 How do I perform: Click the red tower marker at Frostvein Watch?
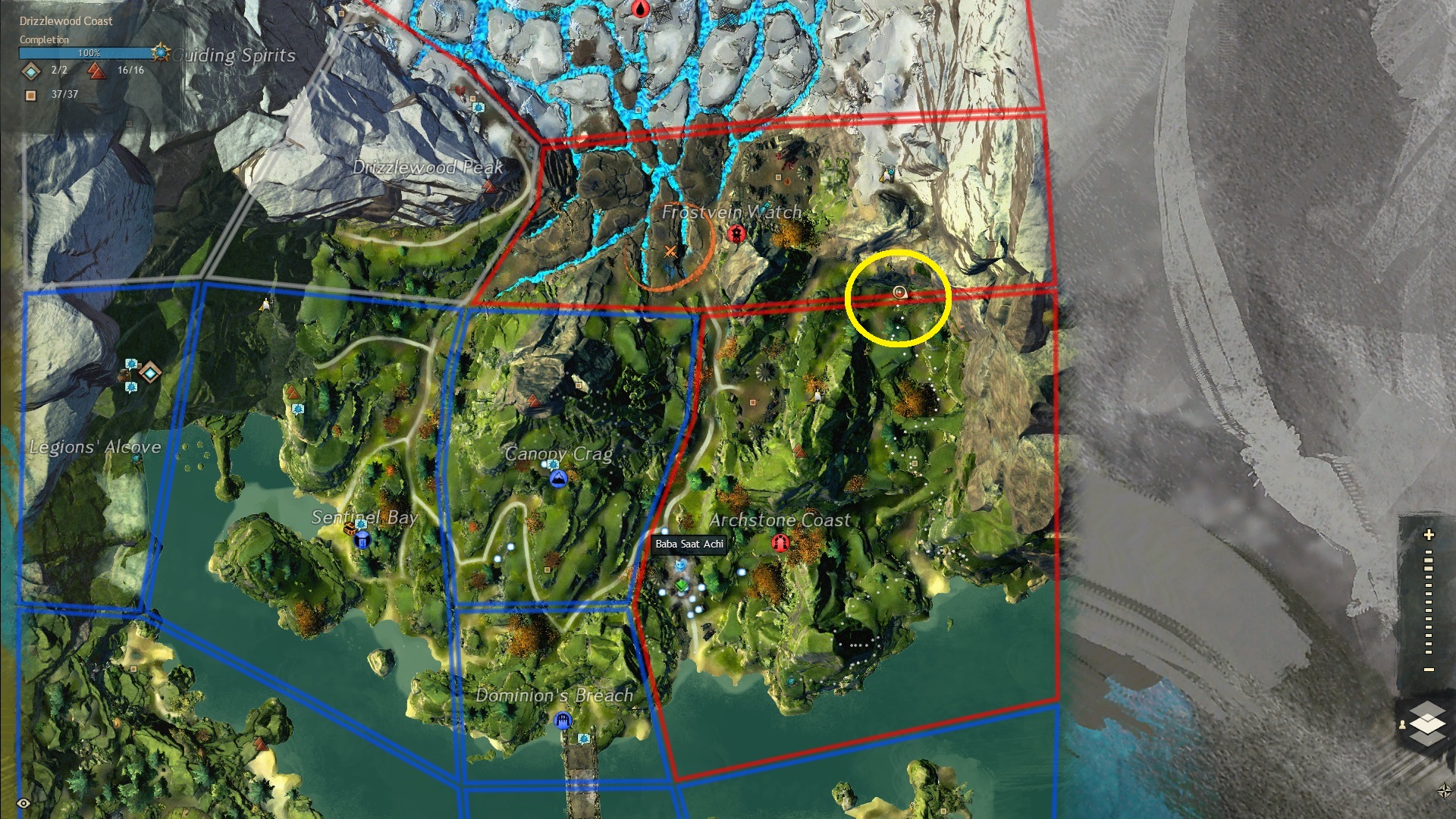[735, 234]
